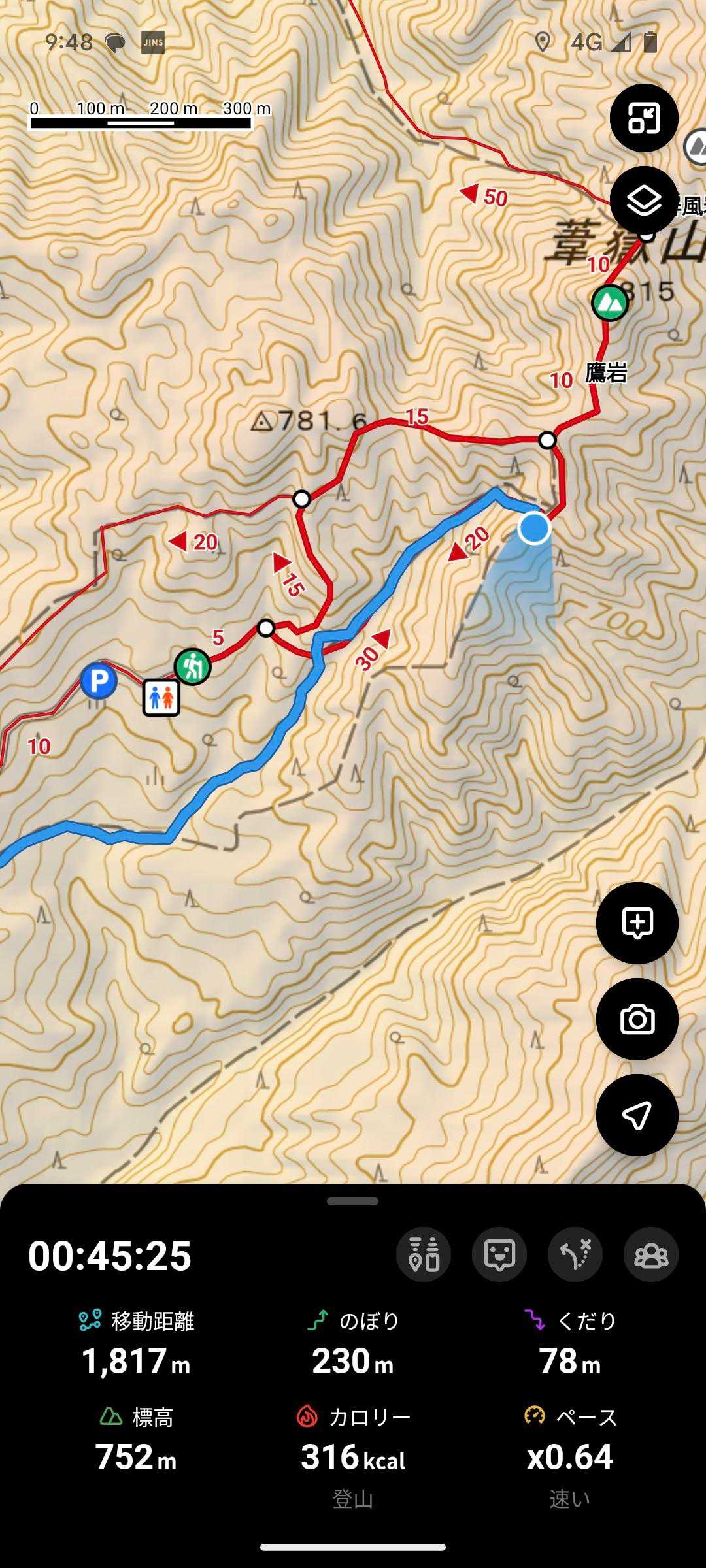Select the green mountain summit marker
This screenshot has height=1568, width=706.
tap(609, 302)
